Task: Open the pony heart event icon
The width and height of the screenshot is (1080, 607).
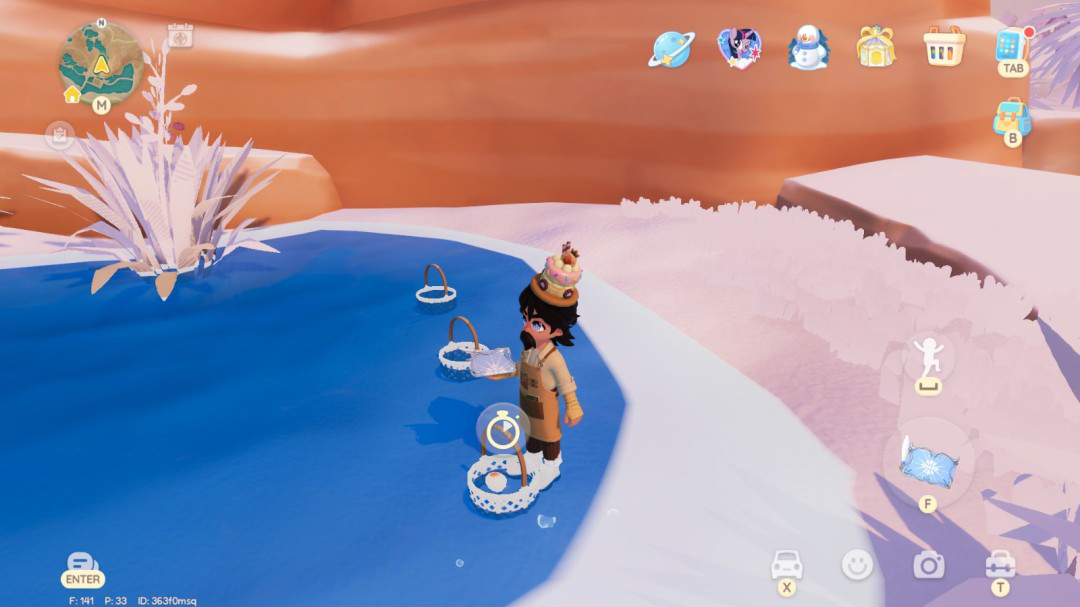Action: [739, 47]
